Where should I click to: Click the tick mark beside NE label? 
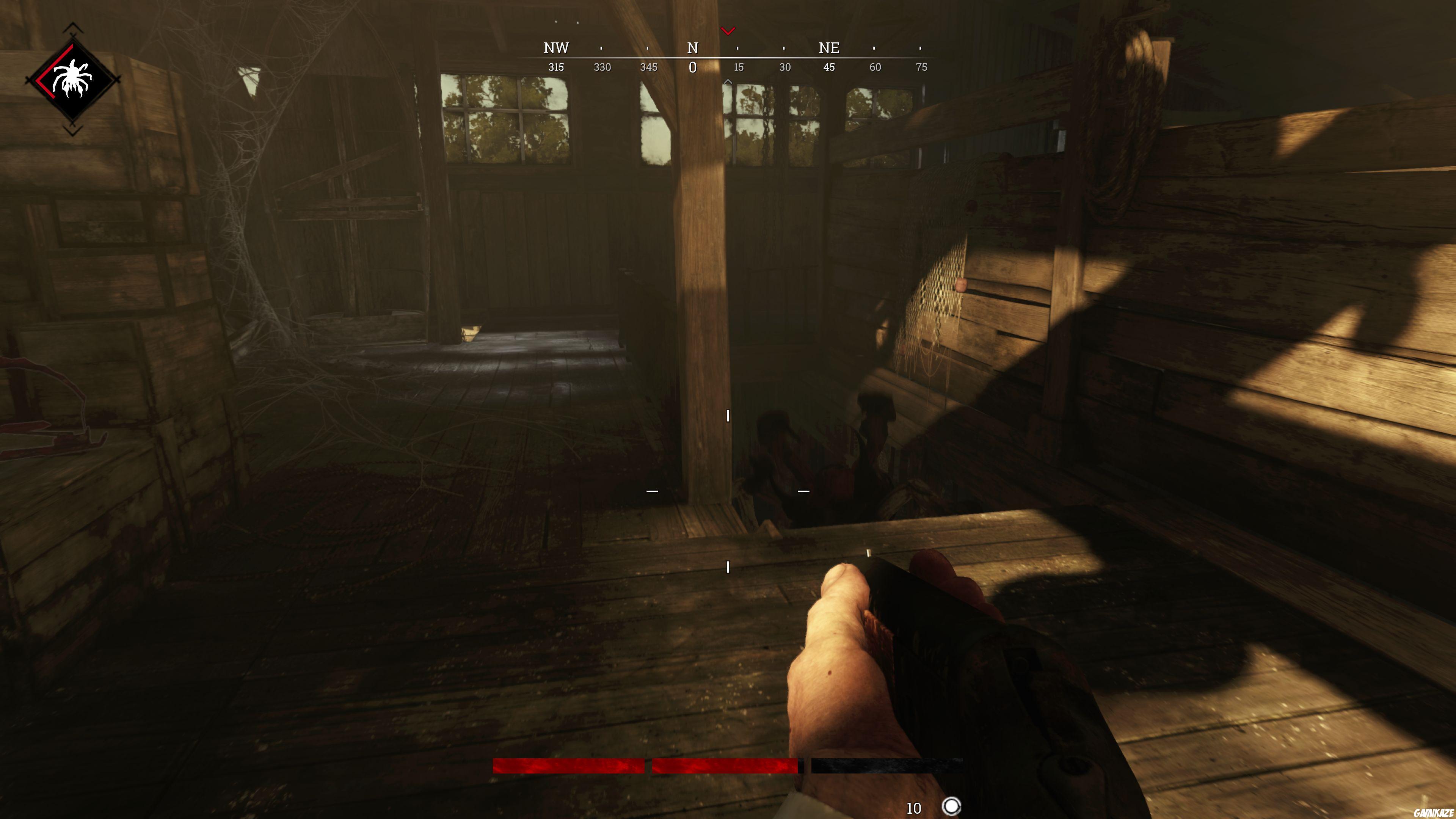tap(874, 48)
